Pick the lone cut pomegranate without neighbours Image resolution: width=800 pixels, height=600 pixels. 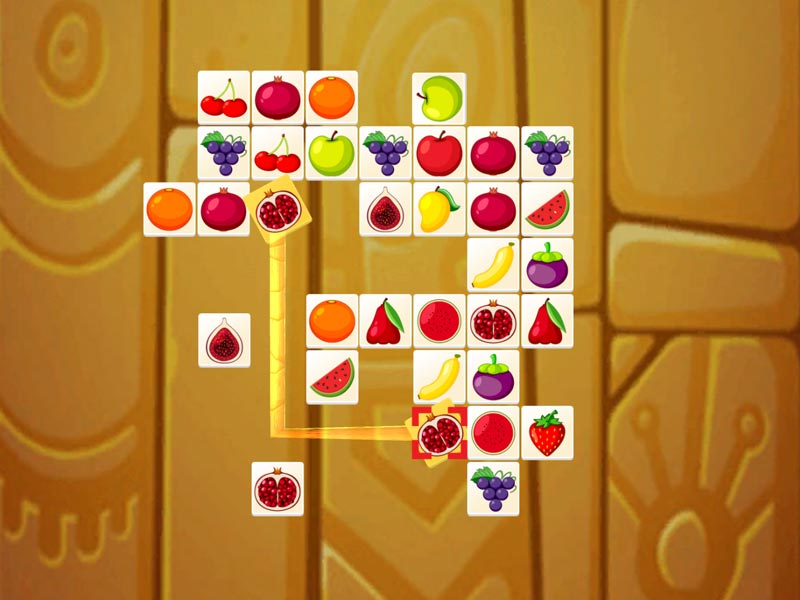point(278,489)
